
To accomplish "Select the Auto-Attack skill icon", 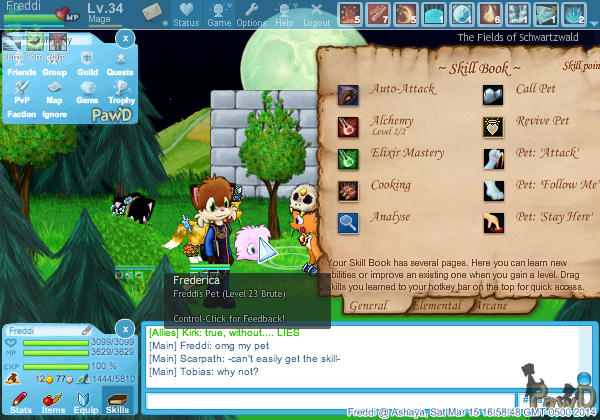I will pyautogui.click(x=349, y=95).
